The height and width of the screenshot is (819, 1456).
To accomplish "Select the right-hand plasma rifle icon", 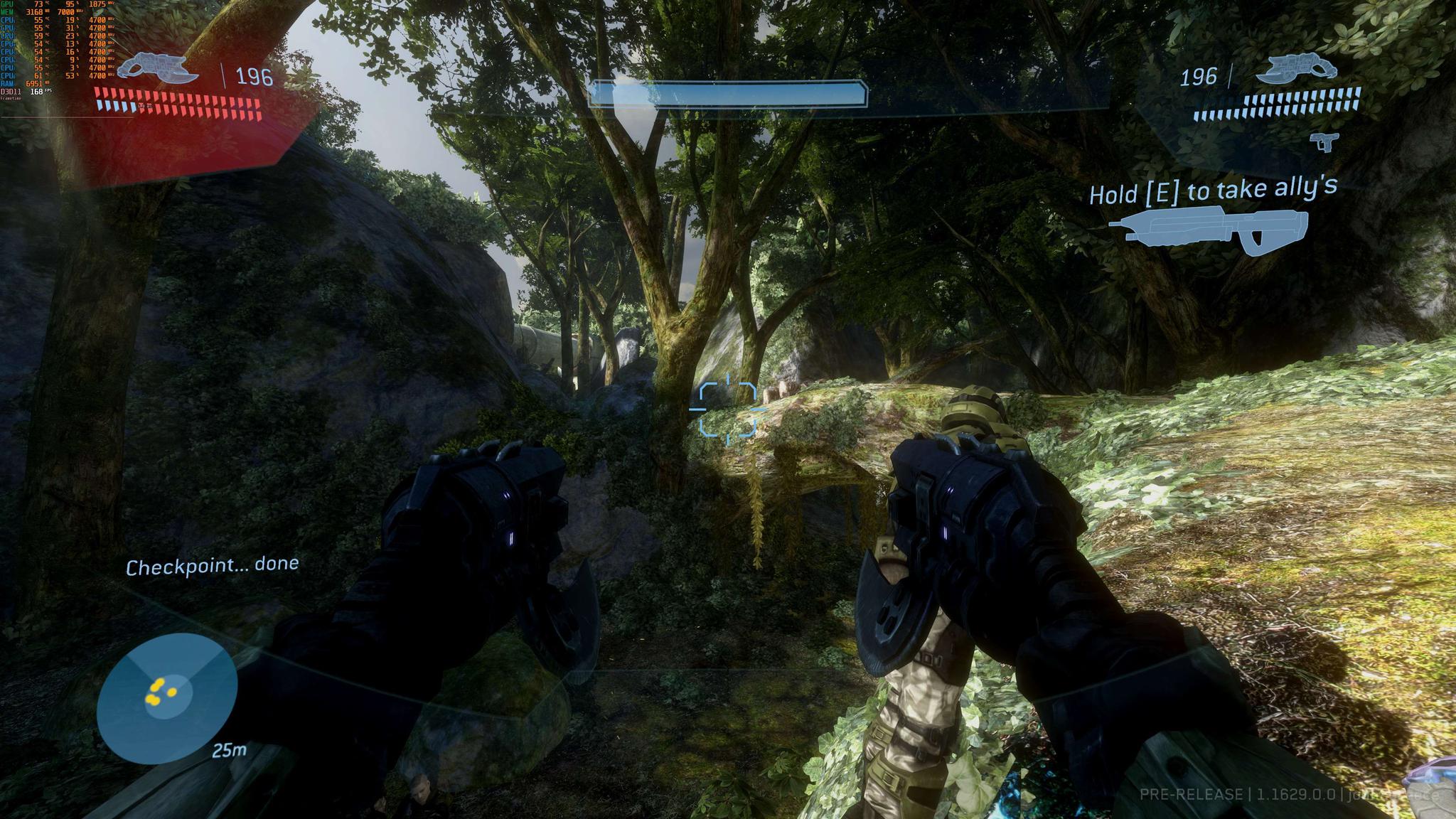I will (x=1295, y=70).
